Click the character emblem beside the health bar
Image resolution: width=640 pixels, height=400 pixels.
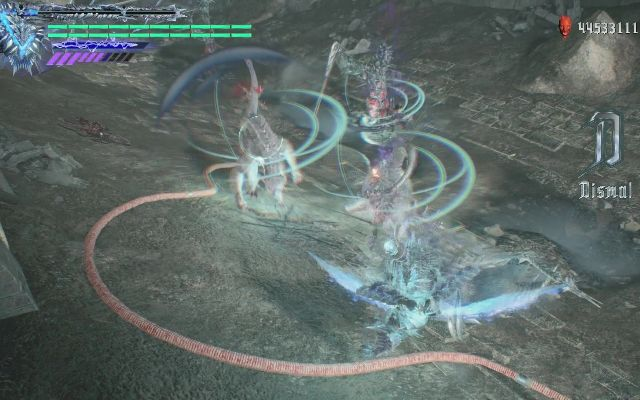(23, 40)
